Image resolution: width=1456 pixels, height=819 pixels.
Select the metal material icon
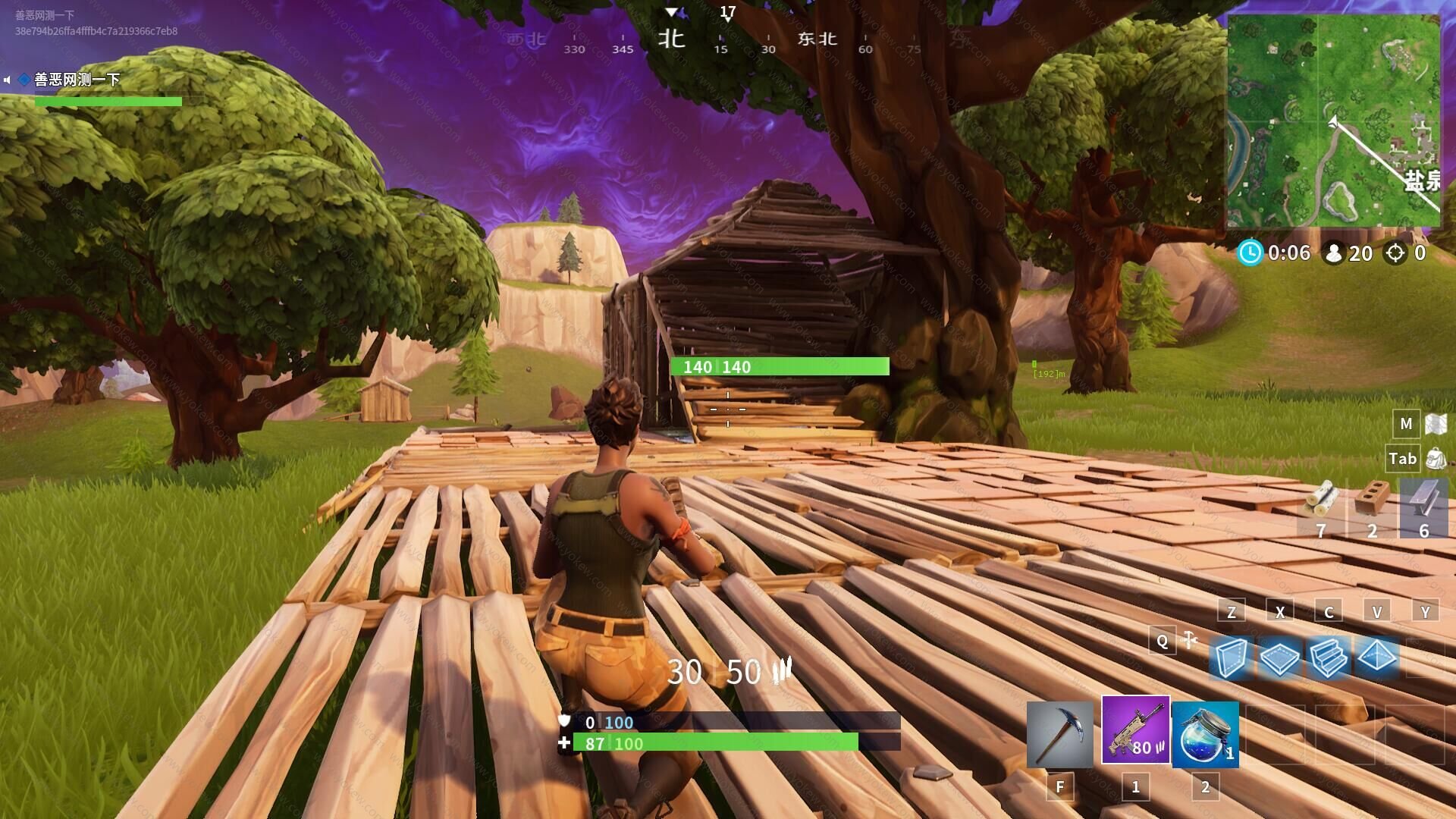click(1423, 499)
